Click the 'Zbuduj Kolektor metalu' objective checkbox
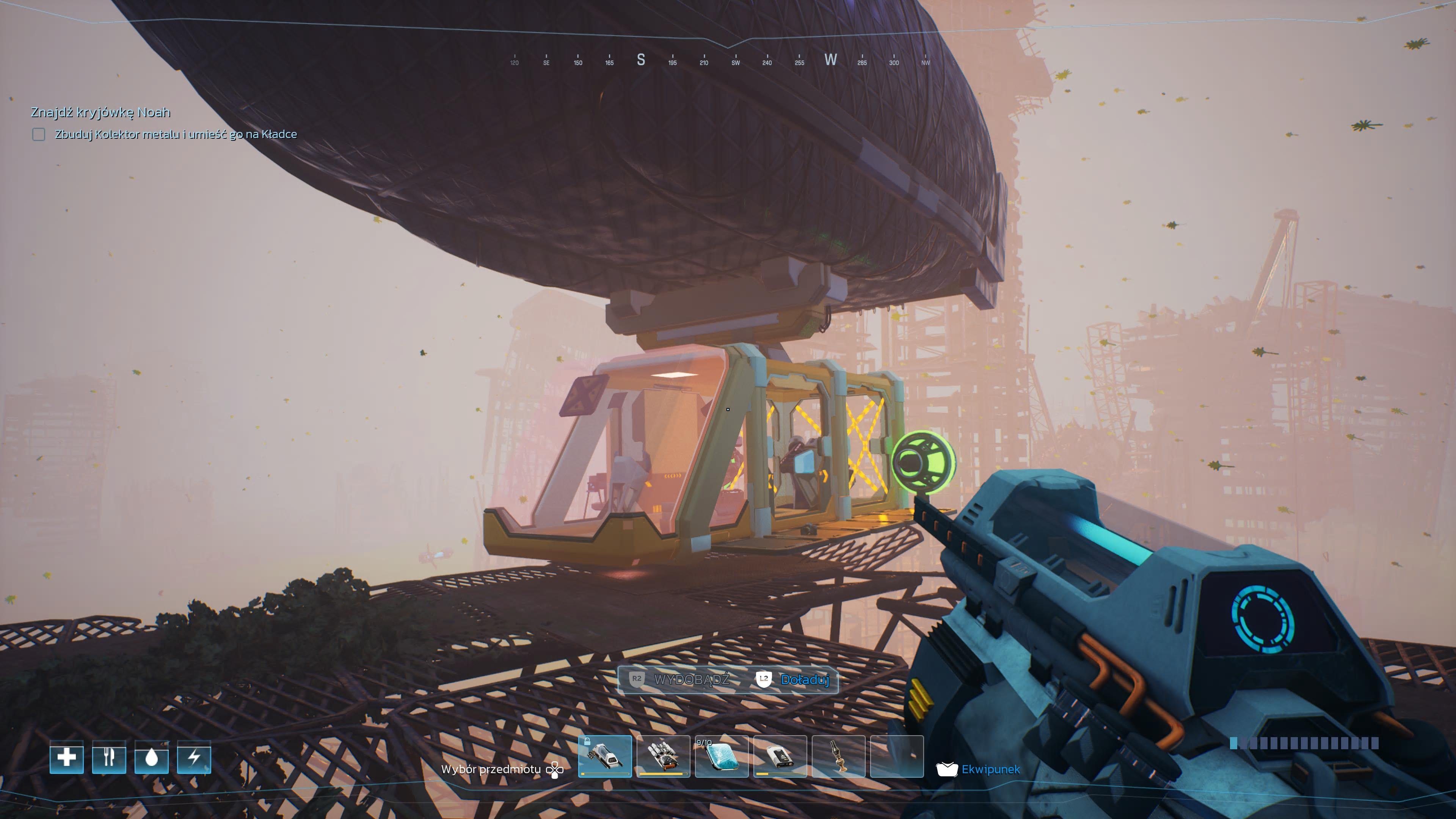The height and width of the screenshot is (819, 1456). coord(38,135)
